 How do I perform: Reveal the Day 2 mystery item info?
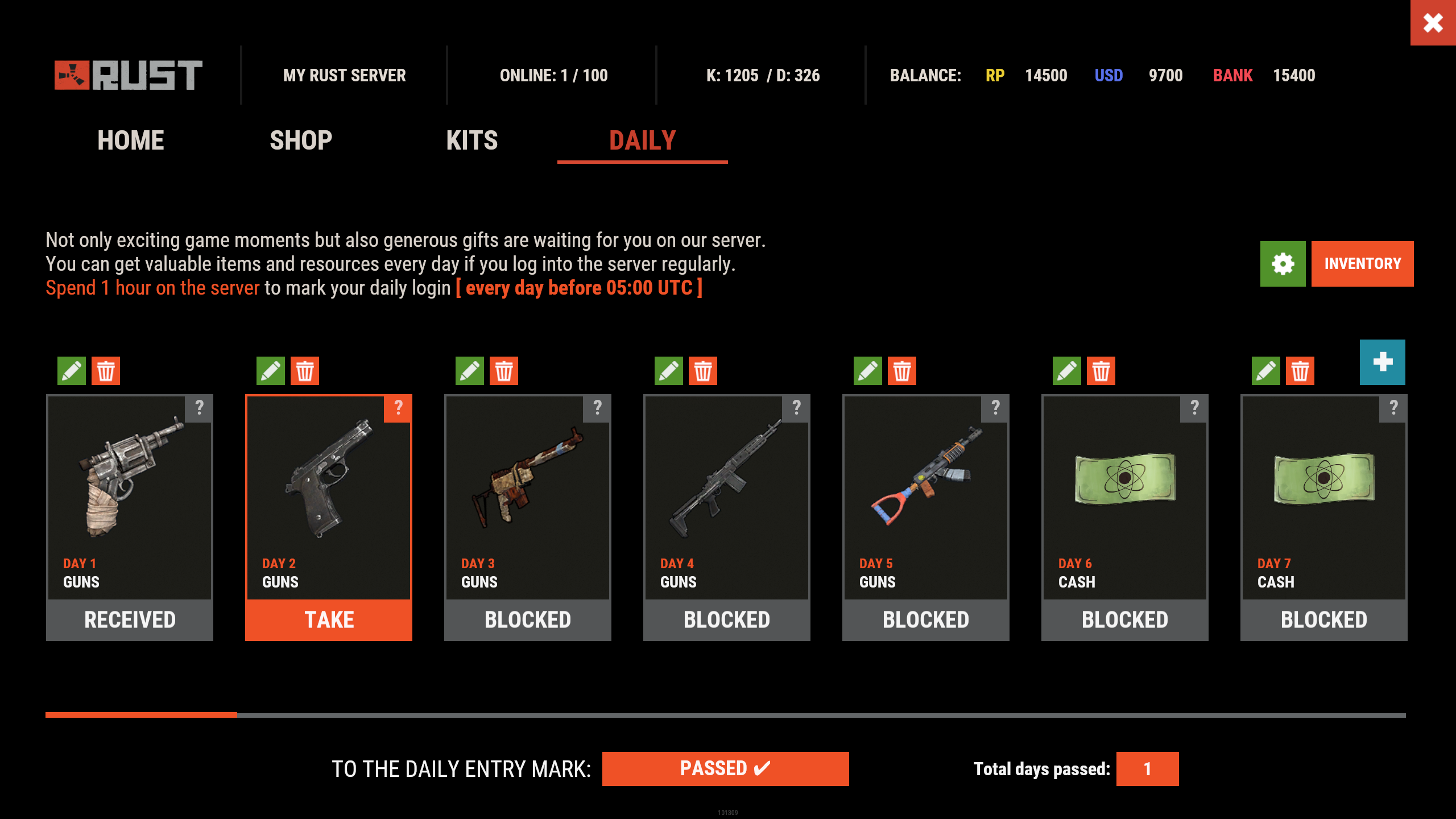(x=398, y=407)
